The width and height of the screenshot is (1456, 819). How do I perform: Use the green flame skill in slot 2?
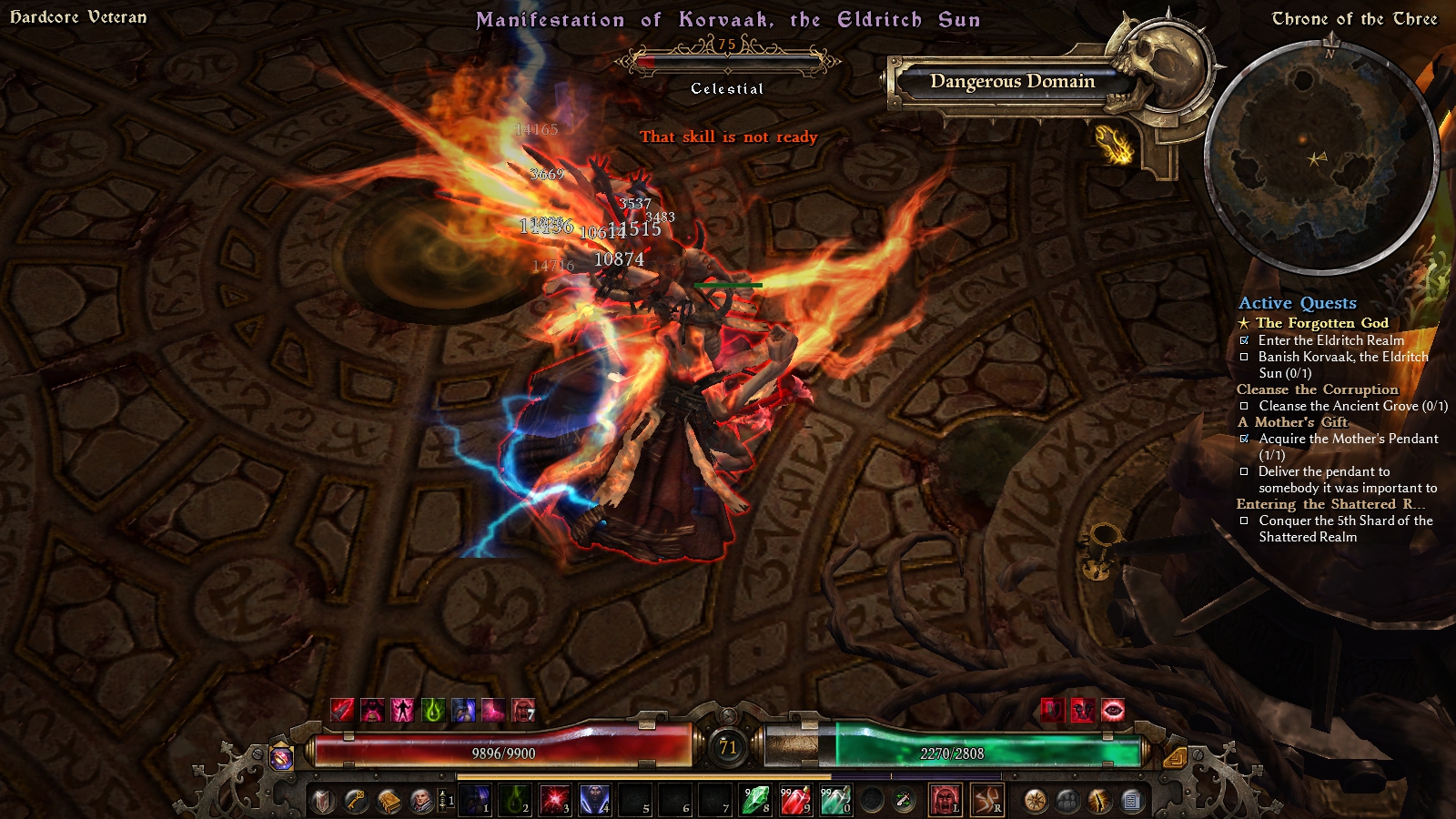515,801
